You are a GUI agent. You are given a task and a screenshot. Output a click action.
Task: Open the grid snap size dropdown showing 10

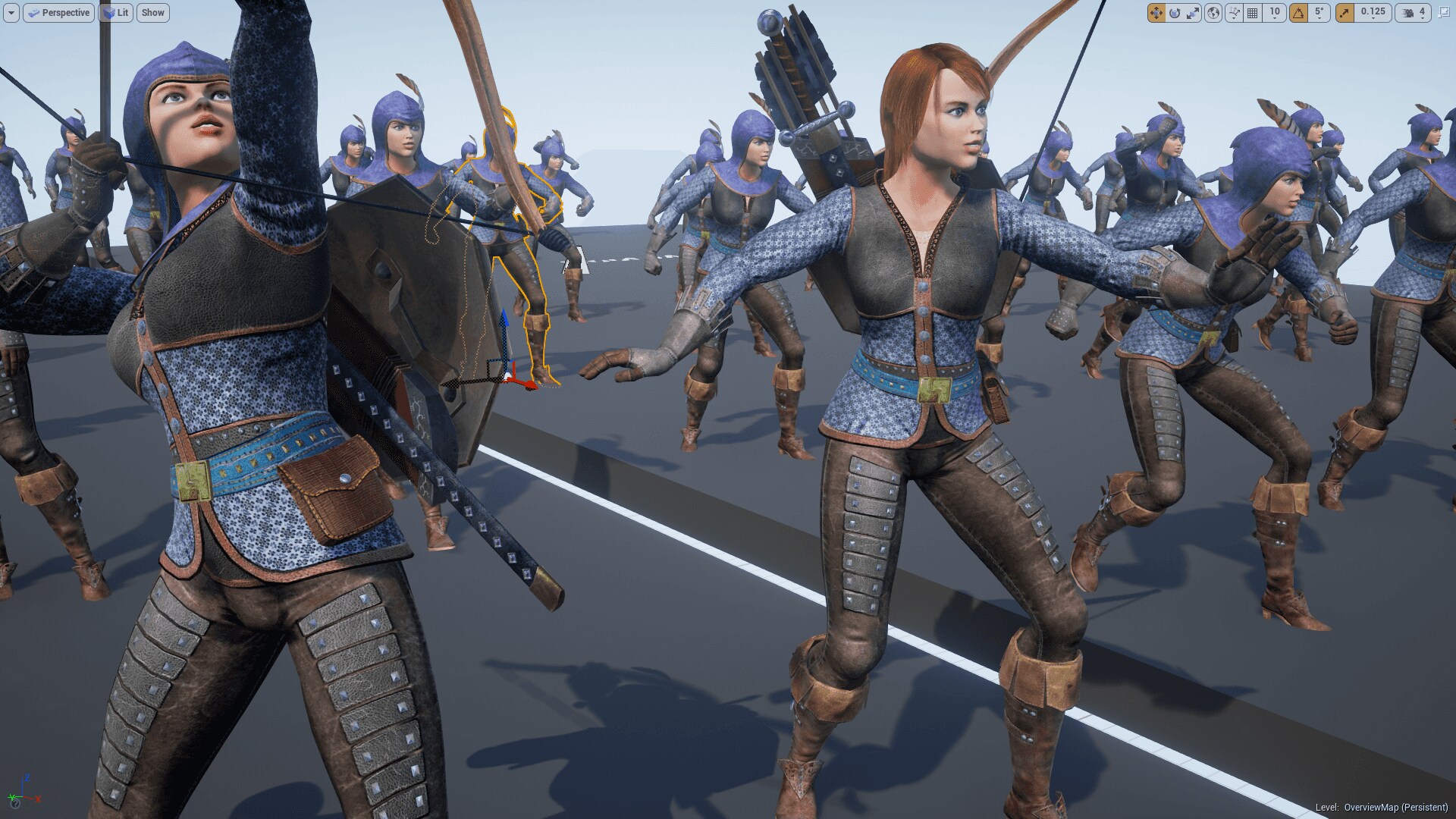1275,13
